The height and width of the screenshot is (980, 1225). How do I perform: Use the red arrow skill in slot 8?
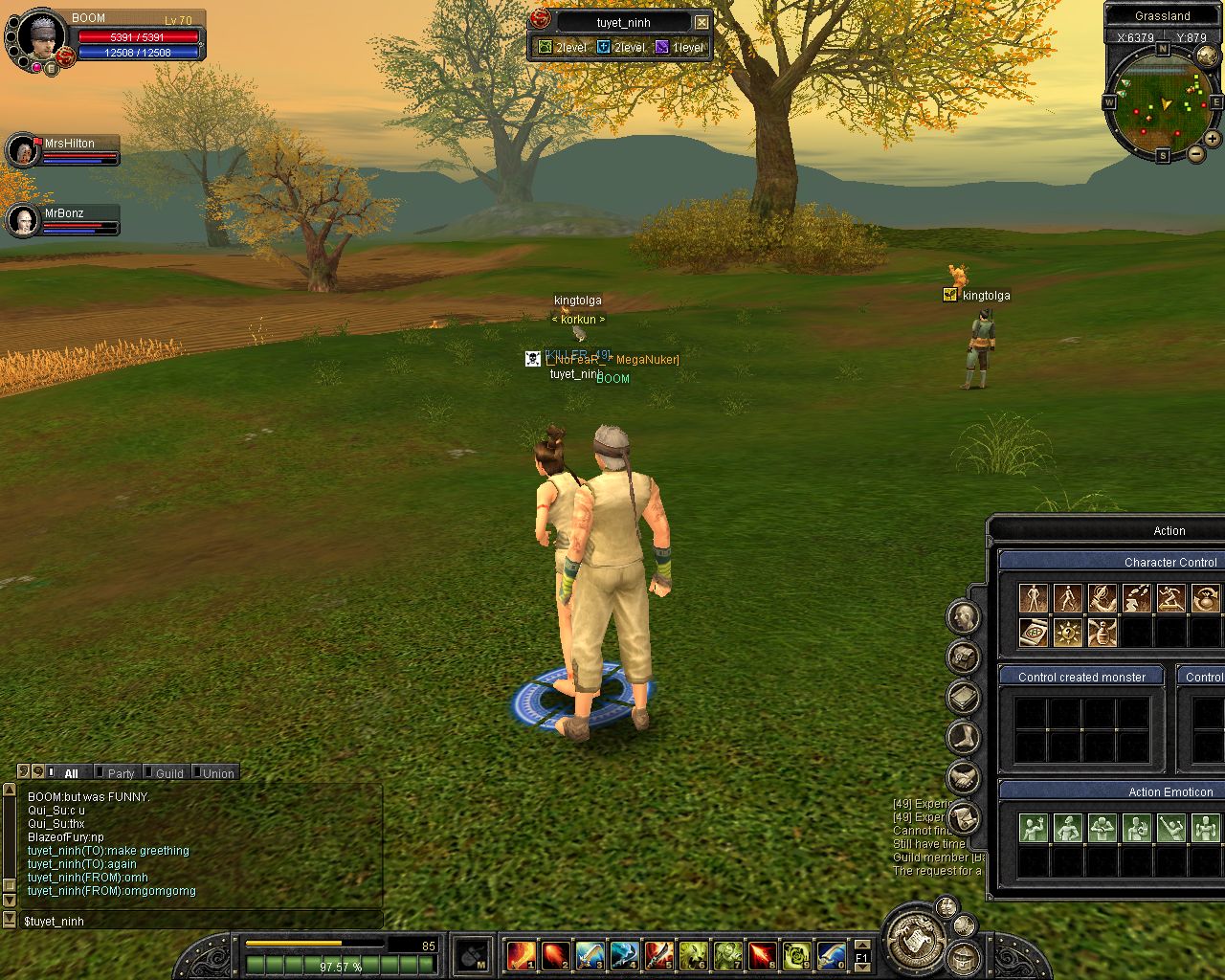[x=762, y=955]
